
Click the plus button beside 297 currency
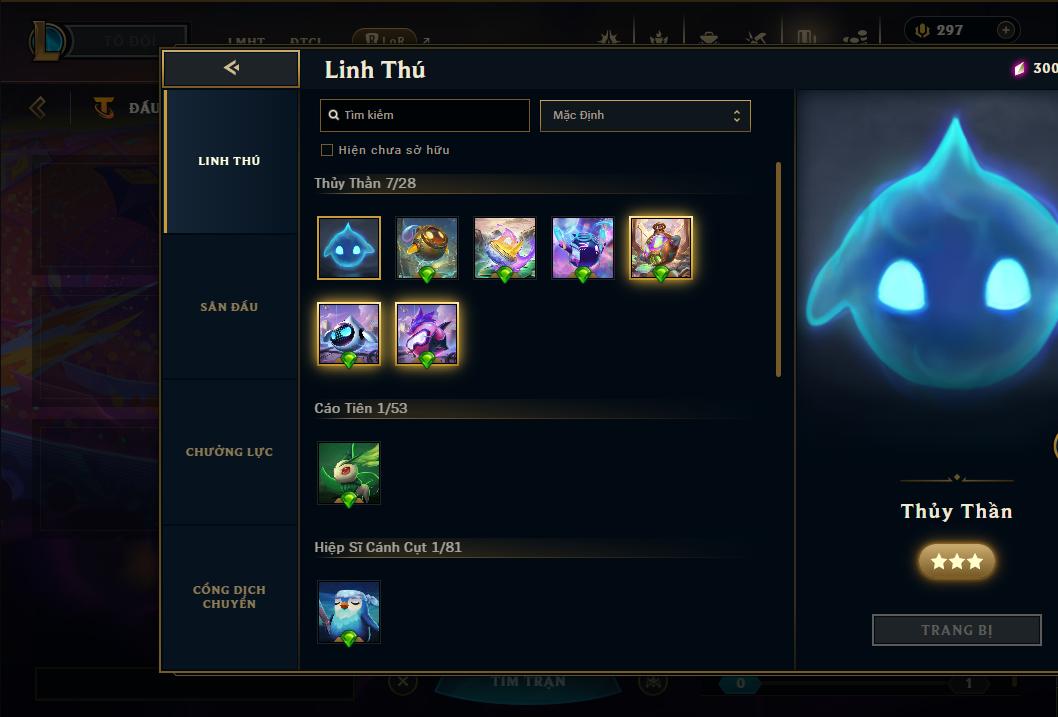[x=1005, y=30]
